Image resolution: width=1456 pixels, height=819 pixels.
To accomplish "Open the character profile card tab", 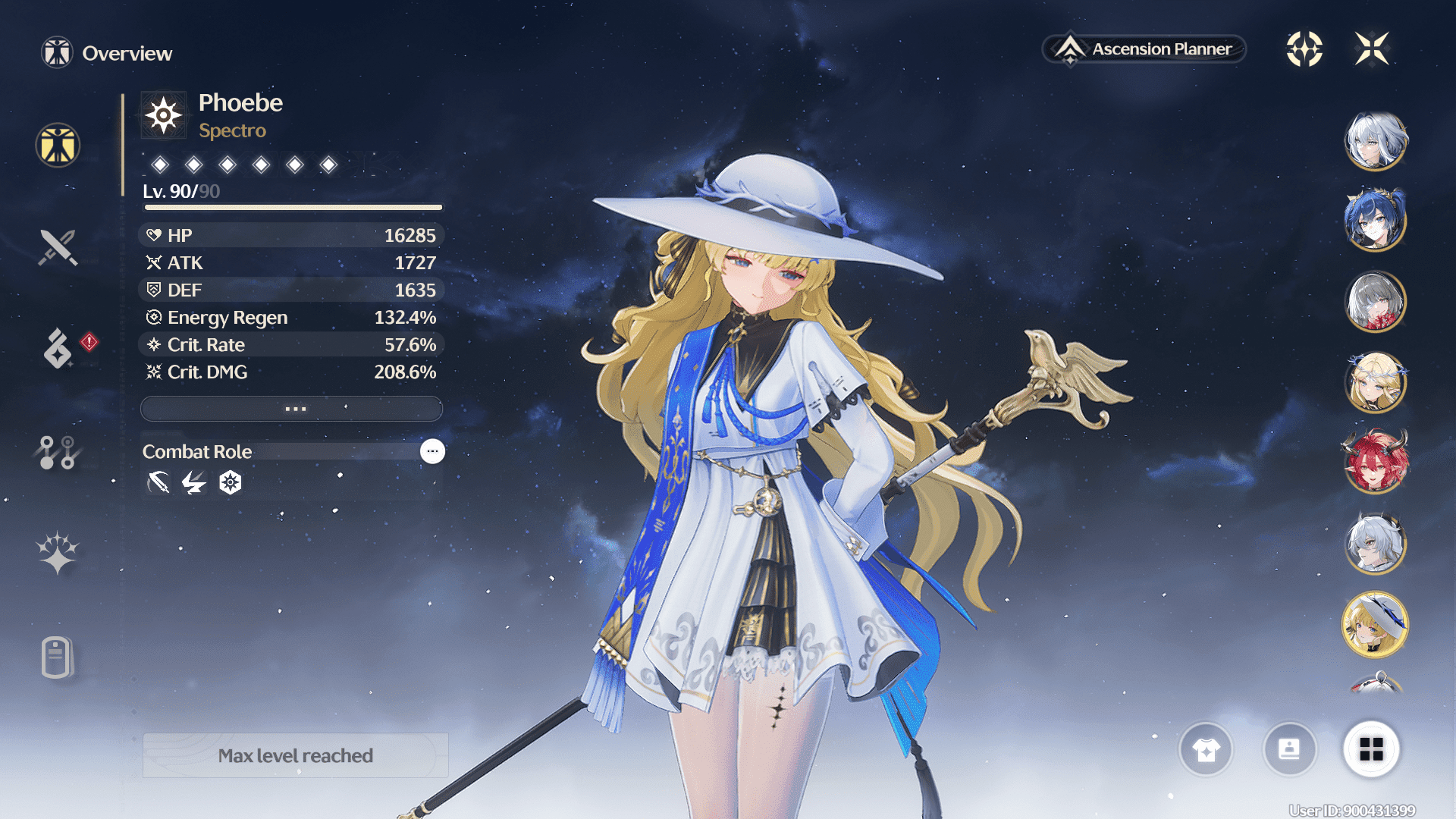I will click(57, 657).
